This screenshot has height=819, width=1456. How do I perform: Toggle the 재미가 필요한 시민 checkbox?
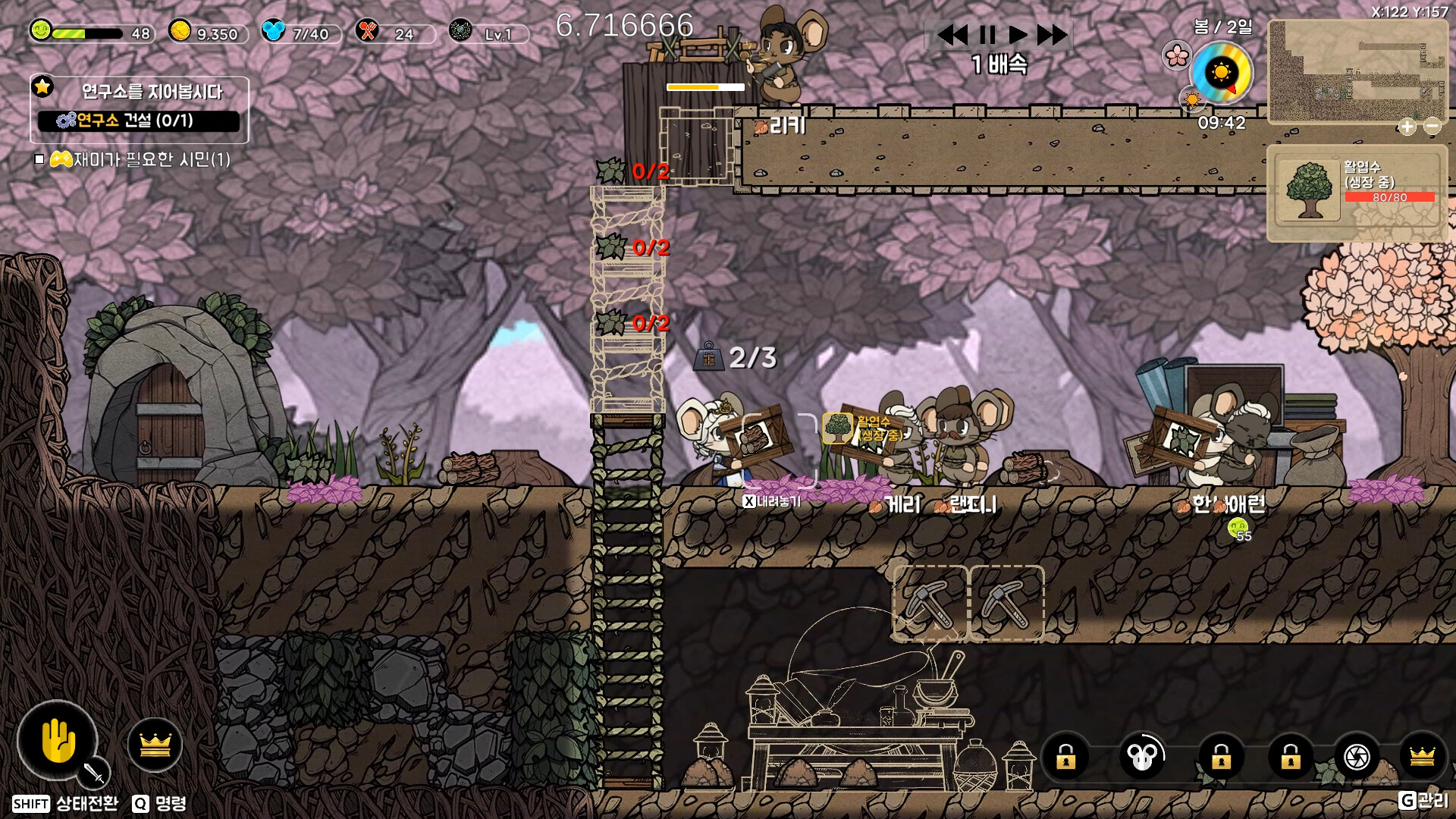coord(39,159)
